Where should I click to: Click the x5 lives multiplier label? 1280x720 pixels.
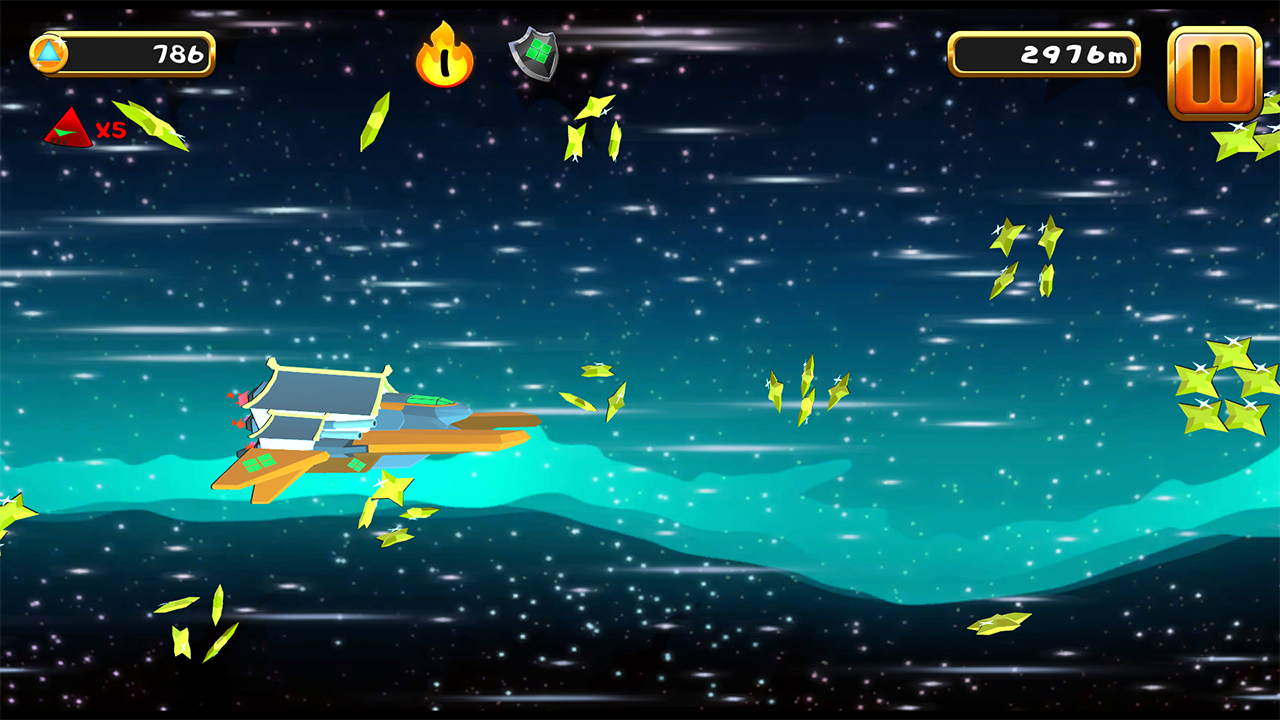point(109,128)
